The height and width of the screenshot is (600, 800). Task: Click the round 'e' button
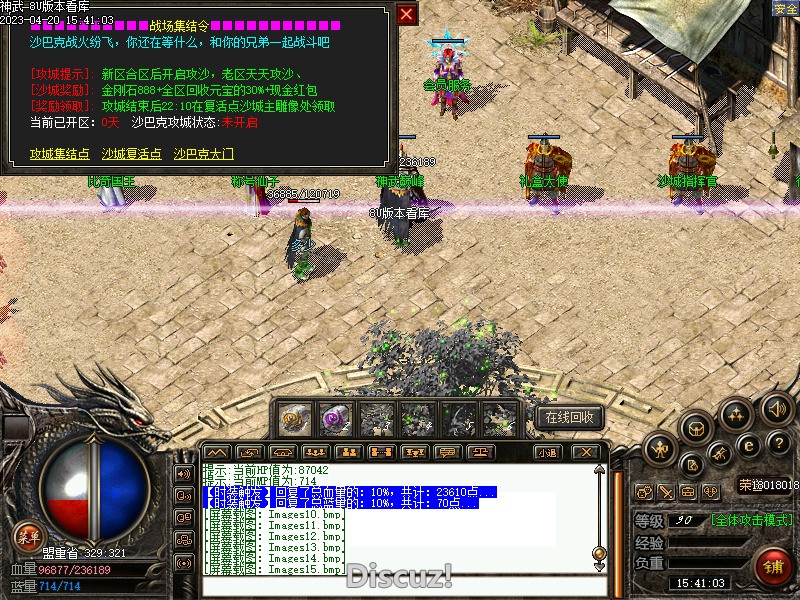(x=748, y=446)
